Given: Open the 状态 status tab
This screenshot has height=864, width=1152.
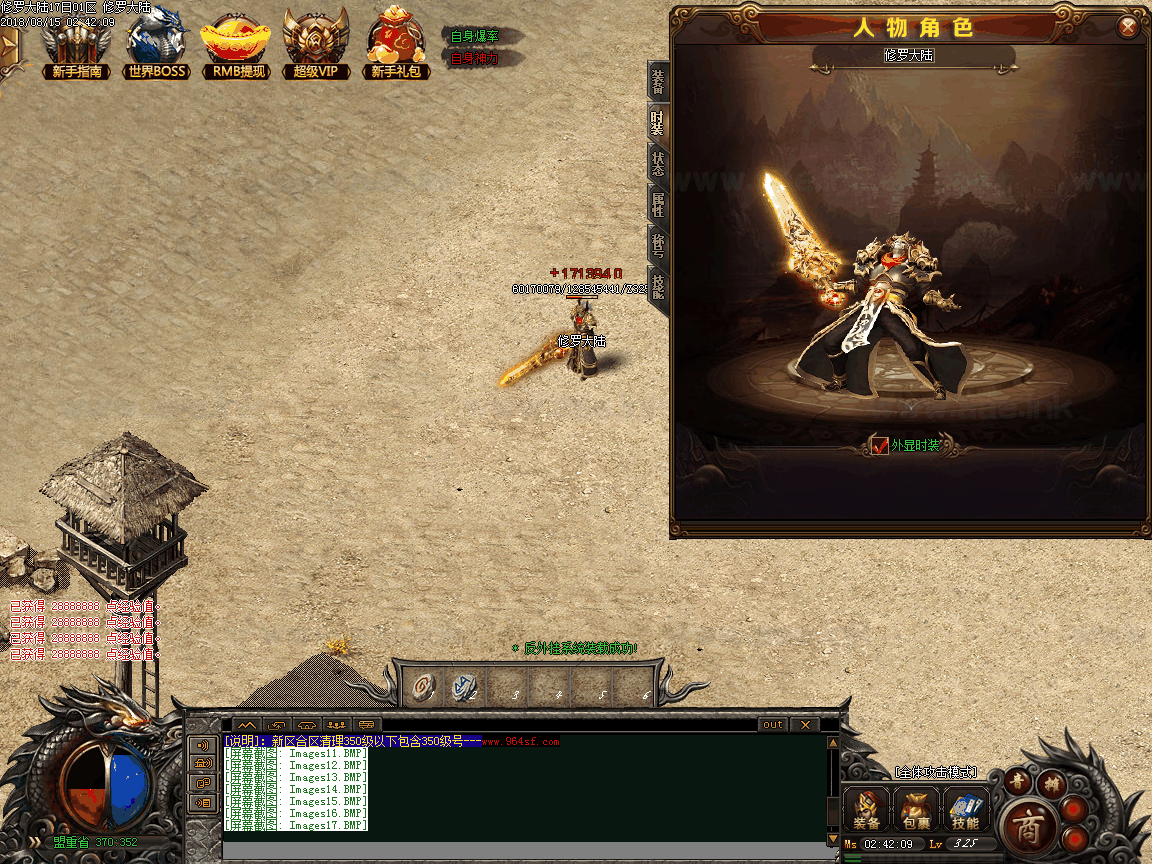Looking at the screenshot, I should click(657, 164).
